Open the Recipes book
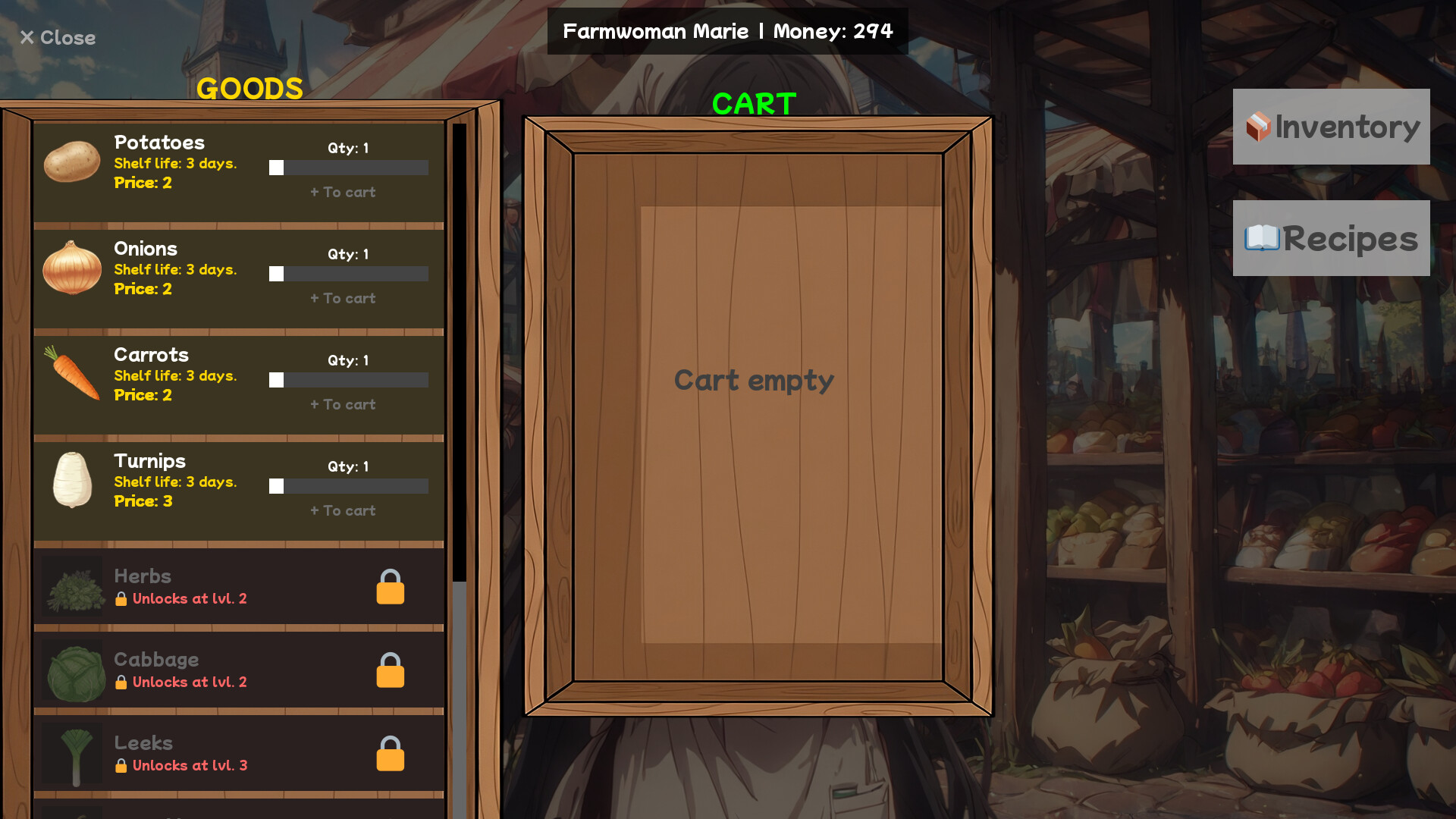 [1331, 239]
